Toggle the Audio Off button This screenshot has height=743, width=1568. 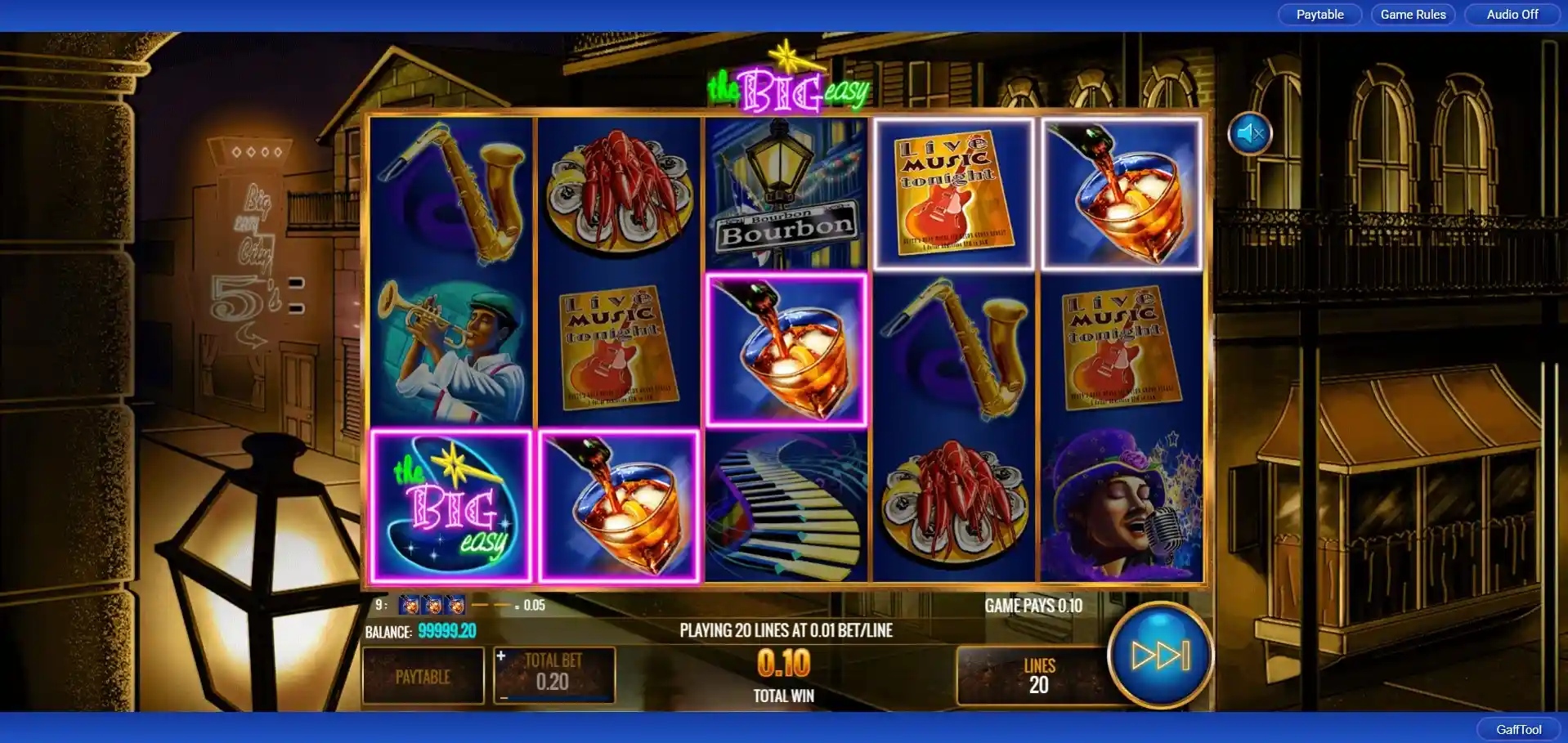1512,15
